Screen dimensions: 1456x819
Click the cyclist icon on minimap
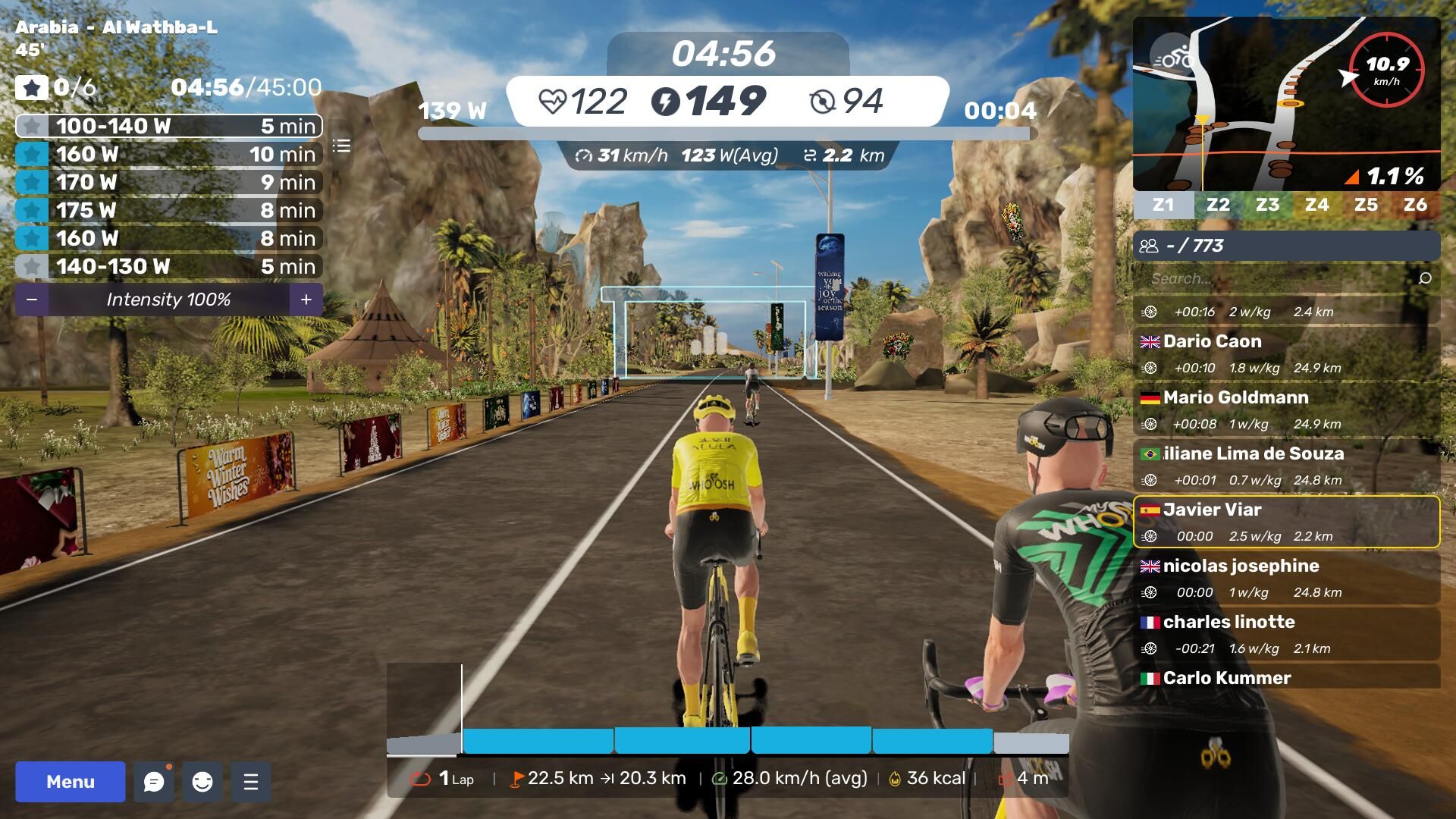(1172, 58)
